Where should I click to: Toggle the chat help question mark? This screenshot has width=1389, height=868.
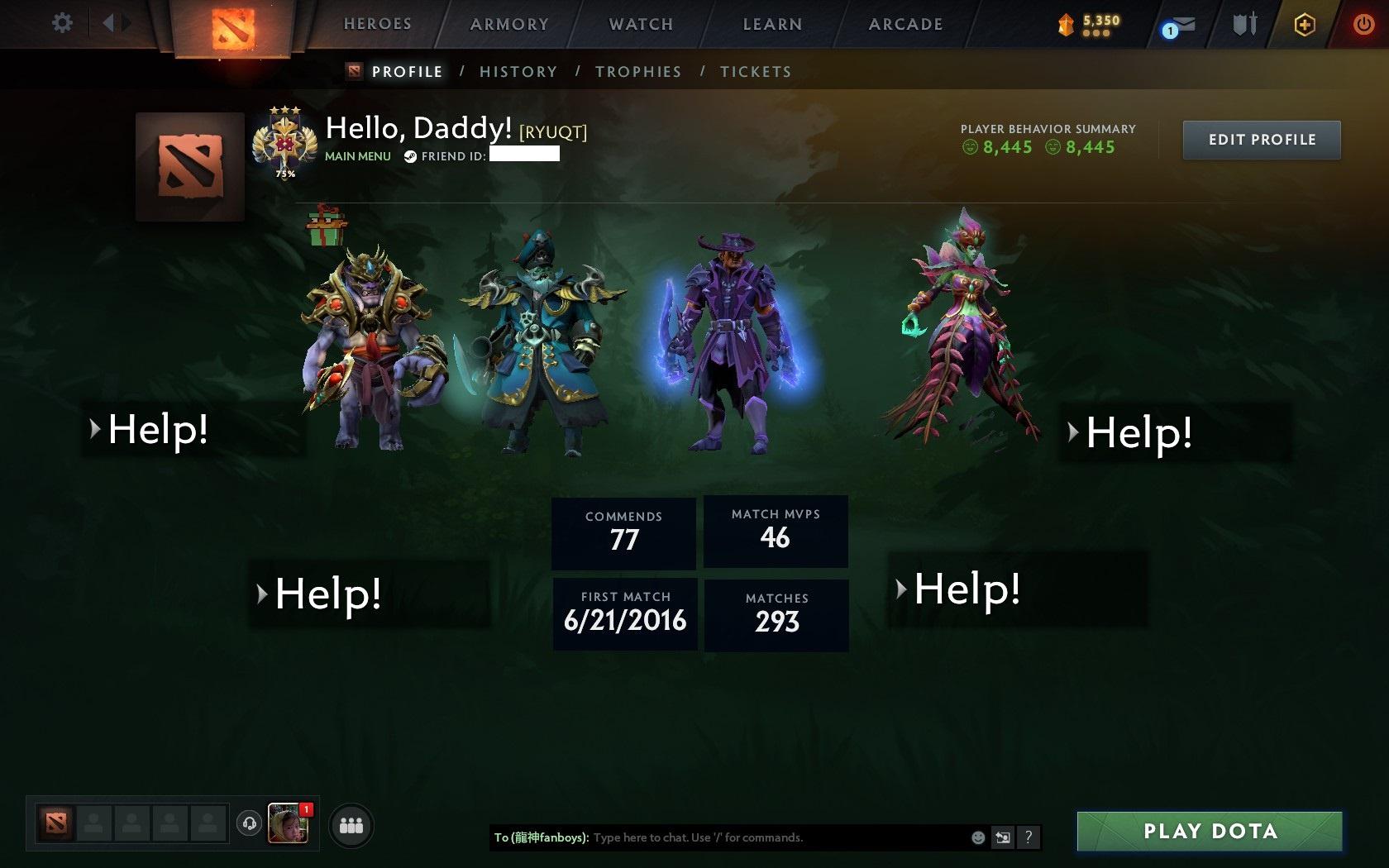tap(1028, 837)
